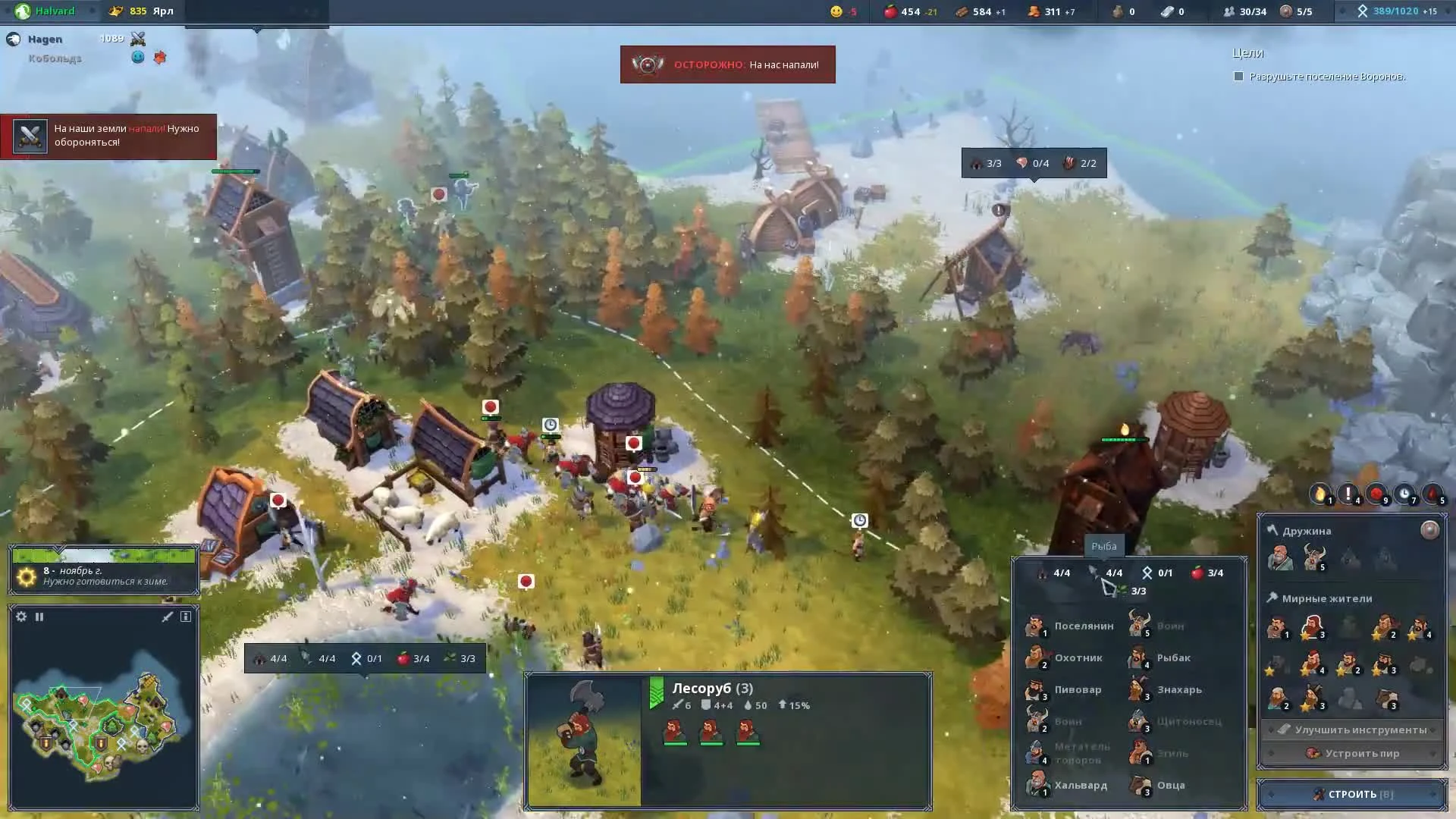Click the Рыбак (fisherman) profession icon

1140,657
